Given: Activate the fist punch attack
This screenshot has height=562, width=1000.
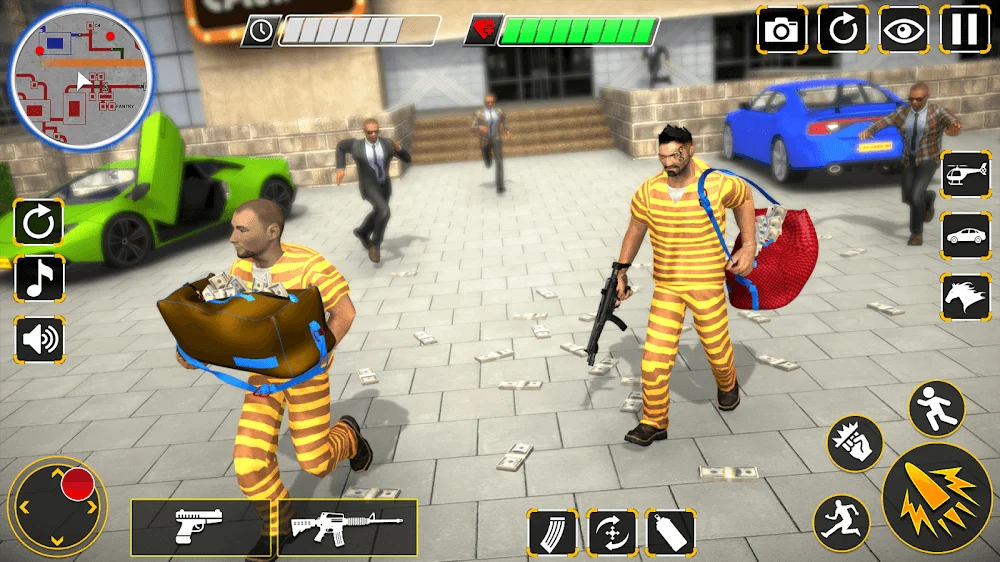Looking at the screenshot, I should coord(855,442).
